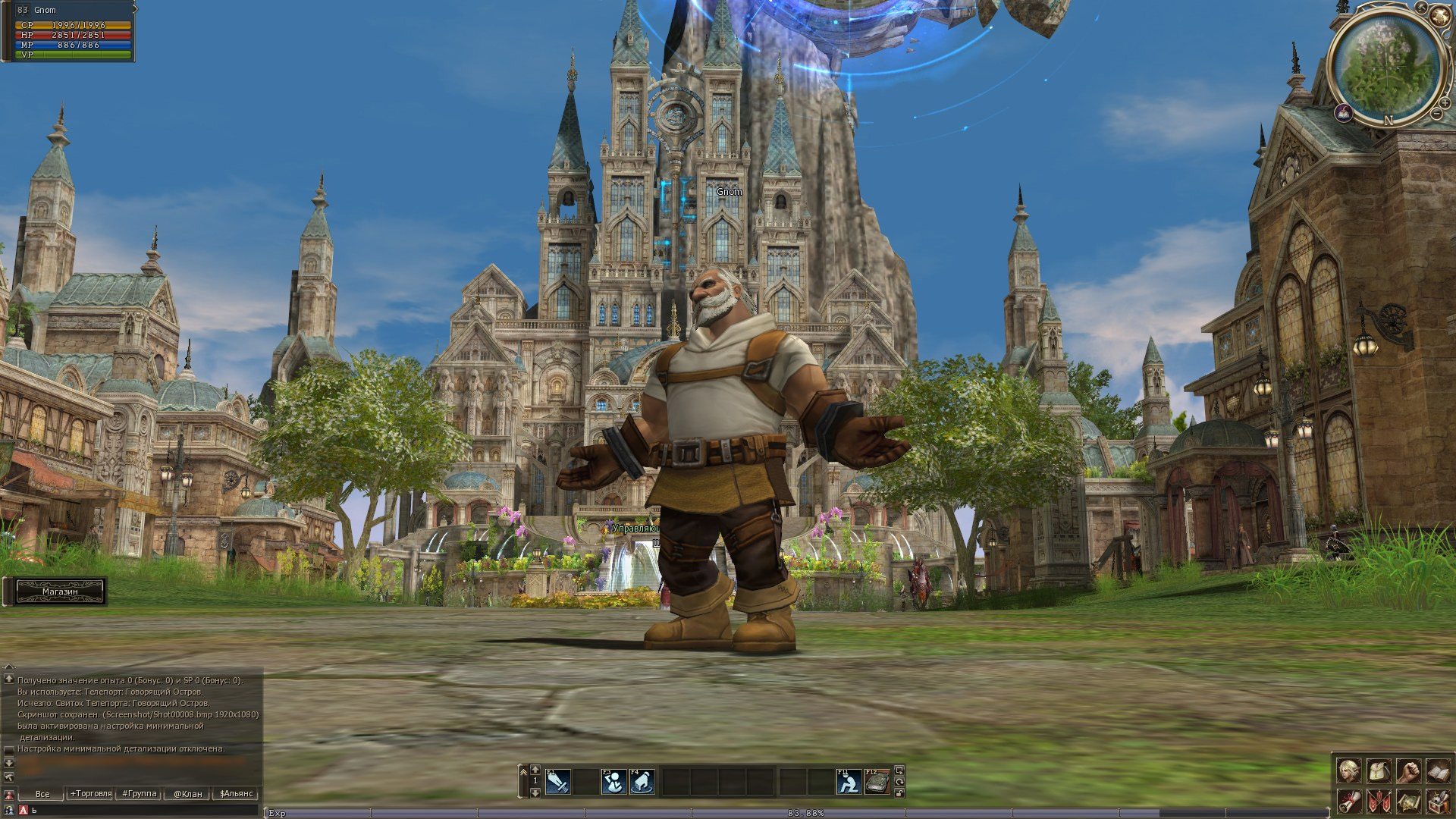
Task: Choose the $Альянс chat tab
Action: (x=236, y=794)
